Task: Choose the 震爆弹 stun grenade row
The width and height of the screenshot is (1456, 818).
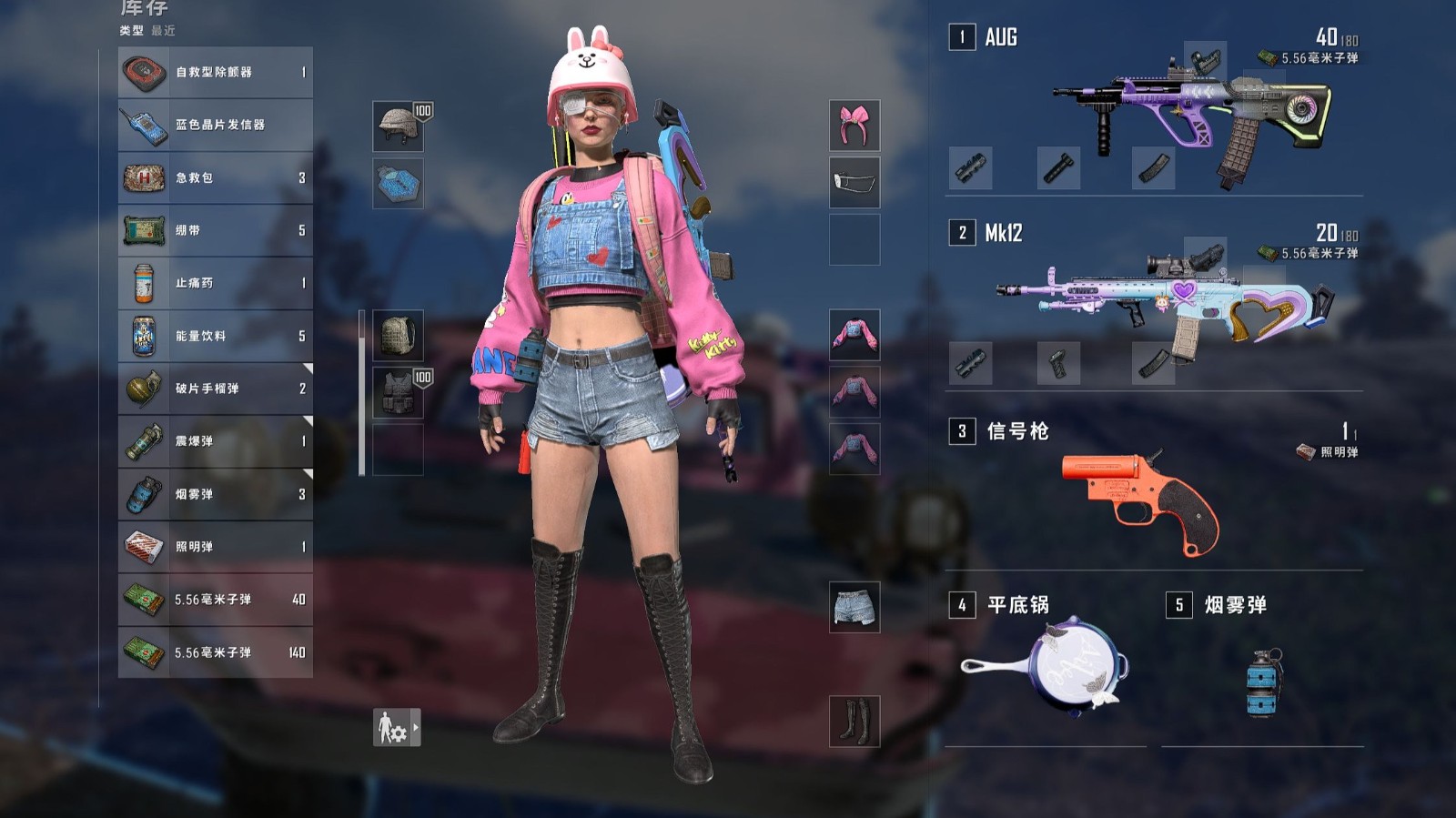Action: pyautogui.click(x=216, y=441)
